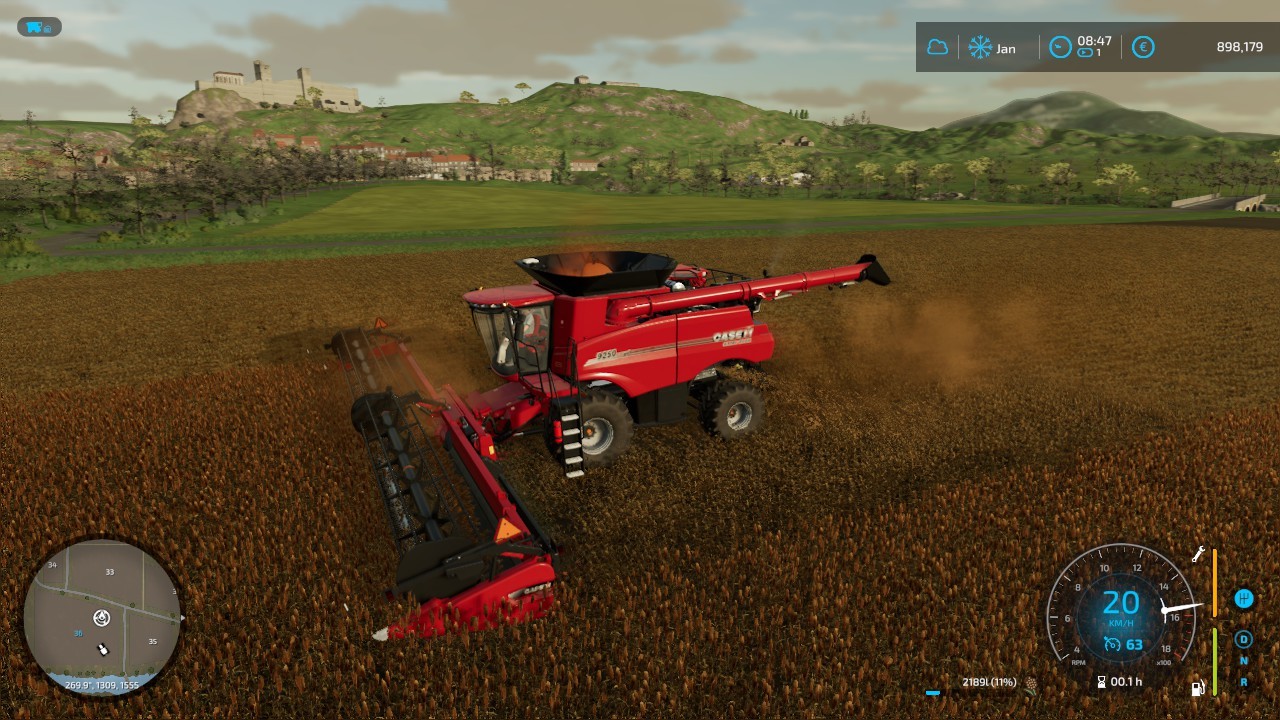The width and height of the screenshot is (1280, 720).
Task: Select the snowflake season icon
Action: [x=980, y=47]
